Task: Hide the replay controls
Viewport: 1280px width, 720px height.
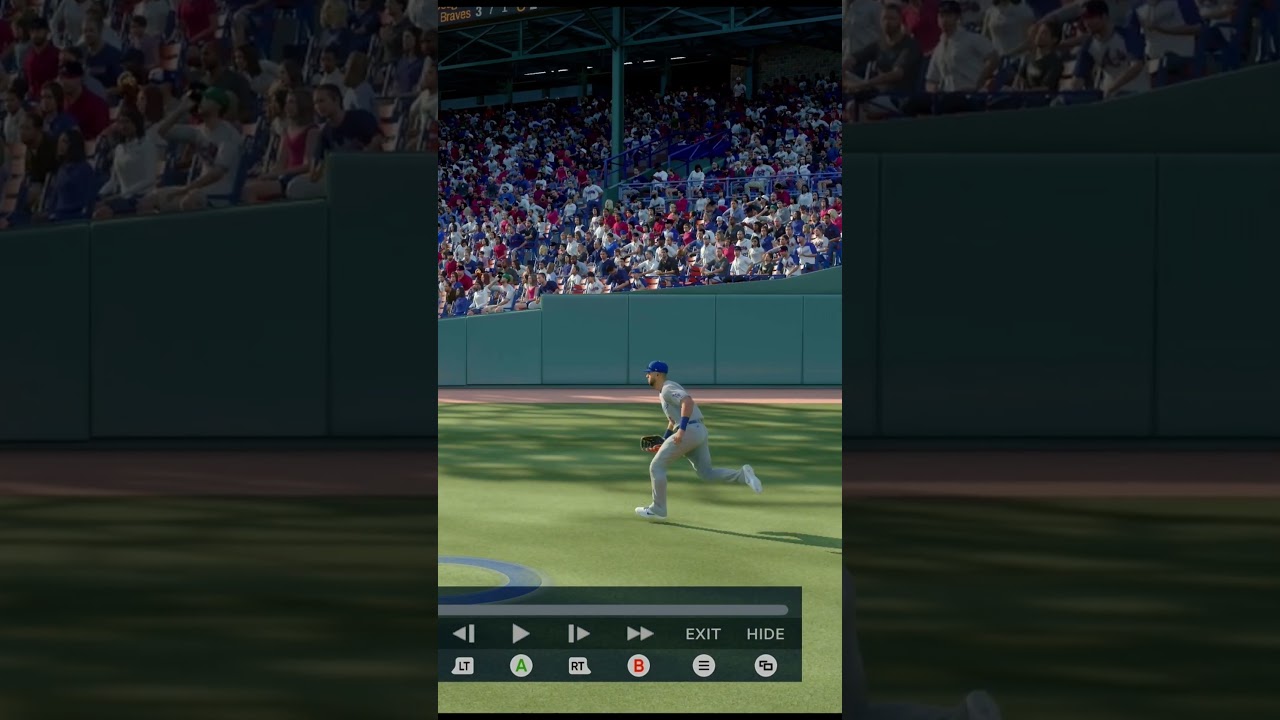Action: click(765, 634)
